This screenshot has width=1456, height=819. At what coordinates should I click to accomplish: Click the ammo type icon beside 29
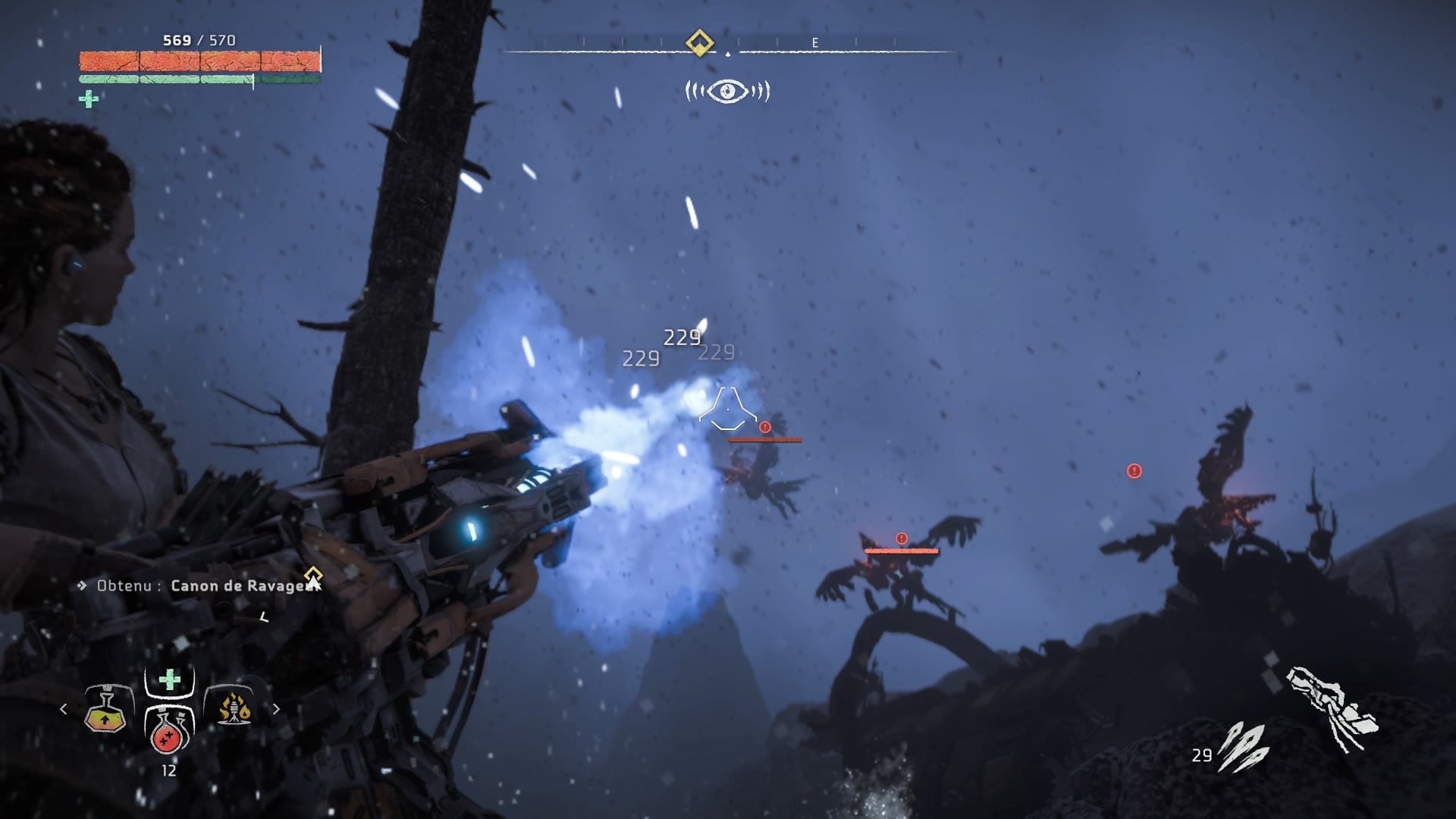[x=1242, y=746]
